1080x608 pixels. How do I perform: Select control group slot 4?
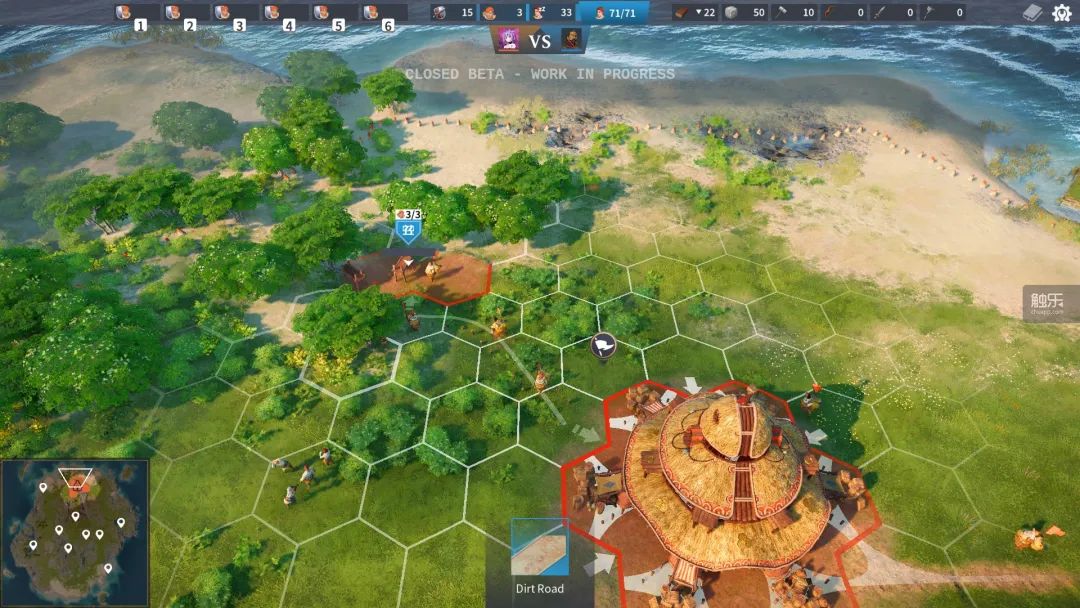(283, 14)
